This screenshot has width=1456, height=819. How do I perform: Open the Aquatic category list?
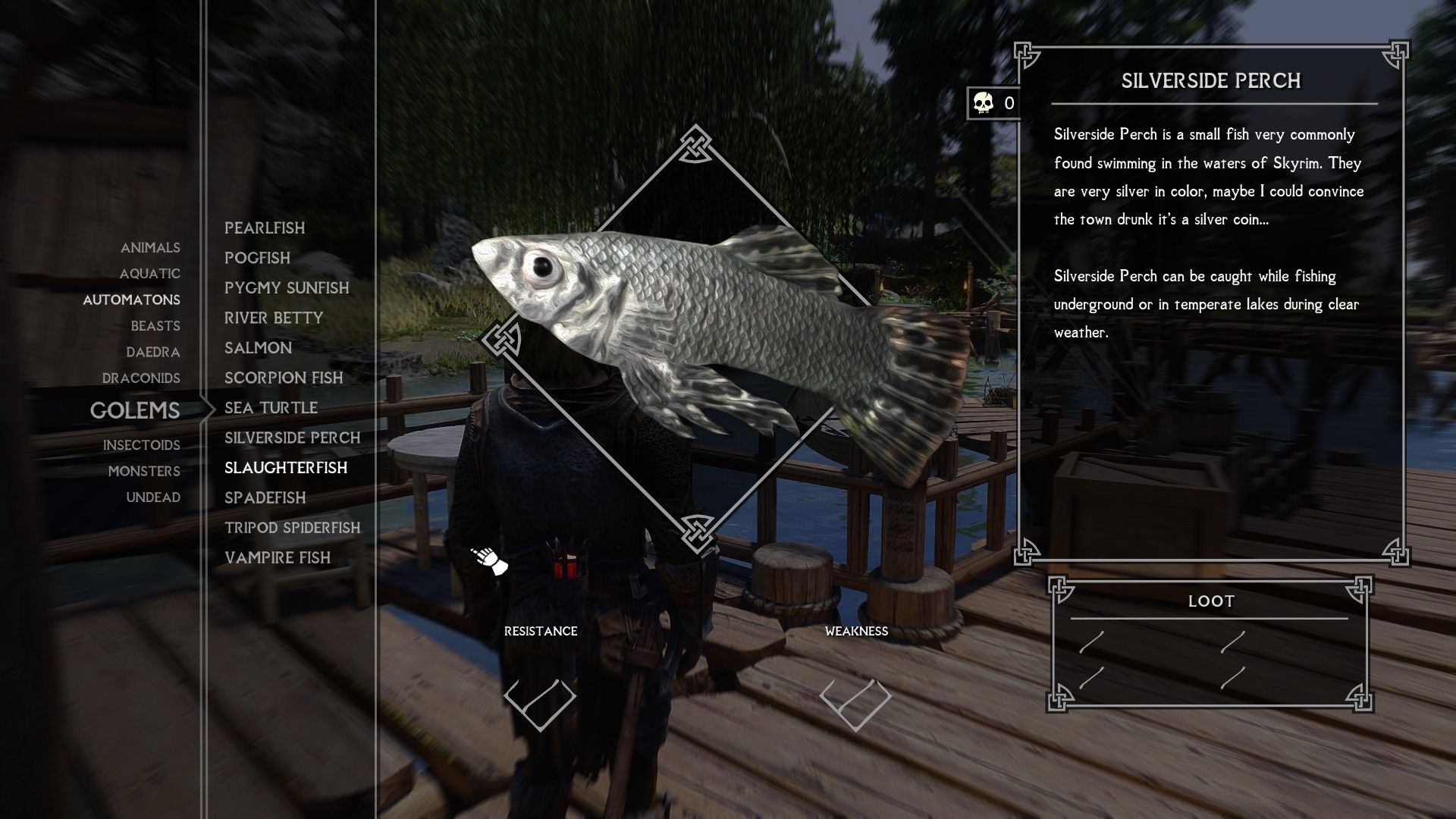(149, 274)
